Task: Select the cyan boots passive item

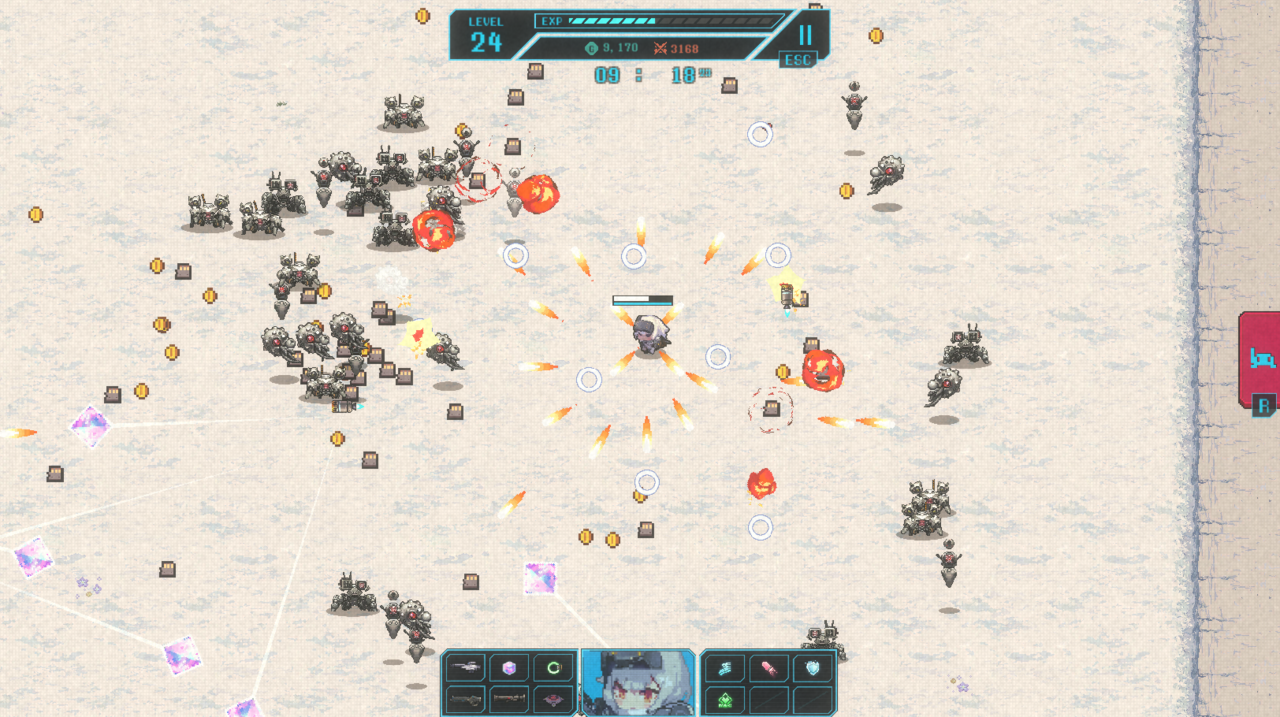Action: tap(725, 667)
